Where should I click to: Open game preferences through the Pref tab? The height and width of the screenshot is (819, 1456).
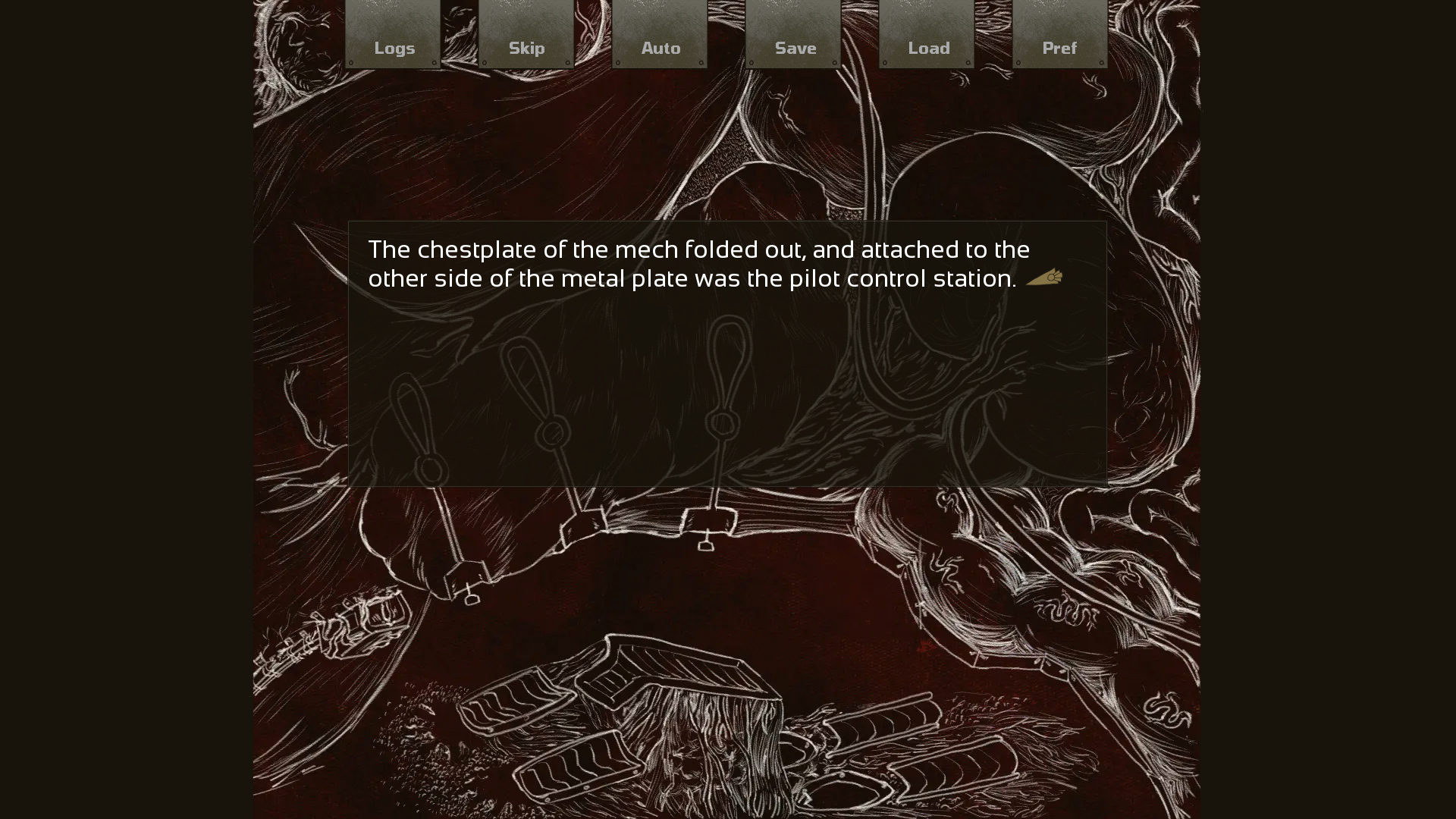tap(1059, 48)
